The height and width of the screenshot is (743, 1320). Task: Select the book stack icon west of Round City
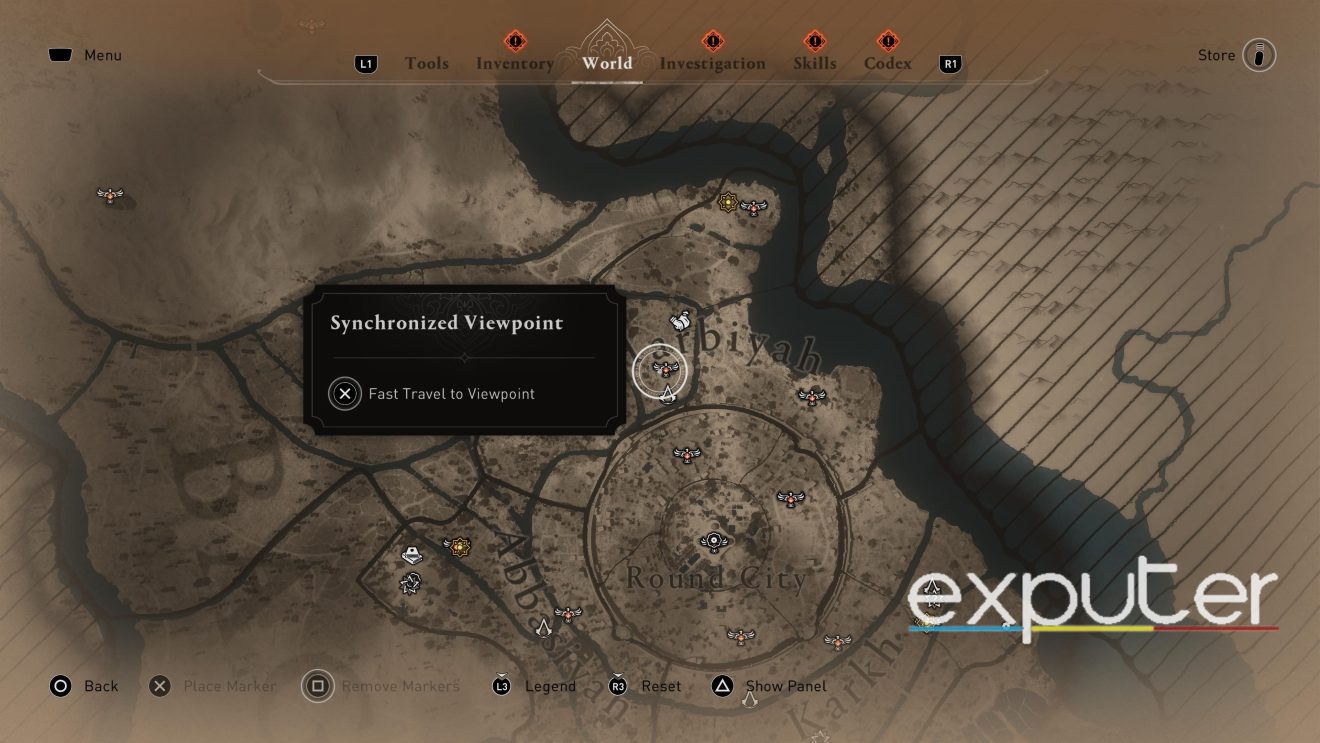[x=410, y=553]
